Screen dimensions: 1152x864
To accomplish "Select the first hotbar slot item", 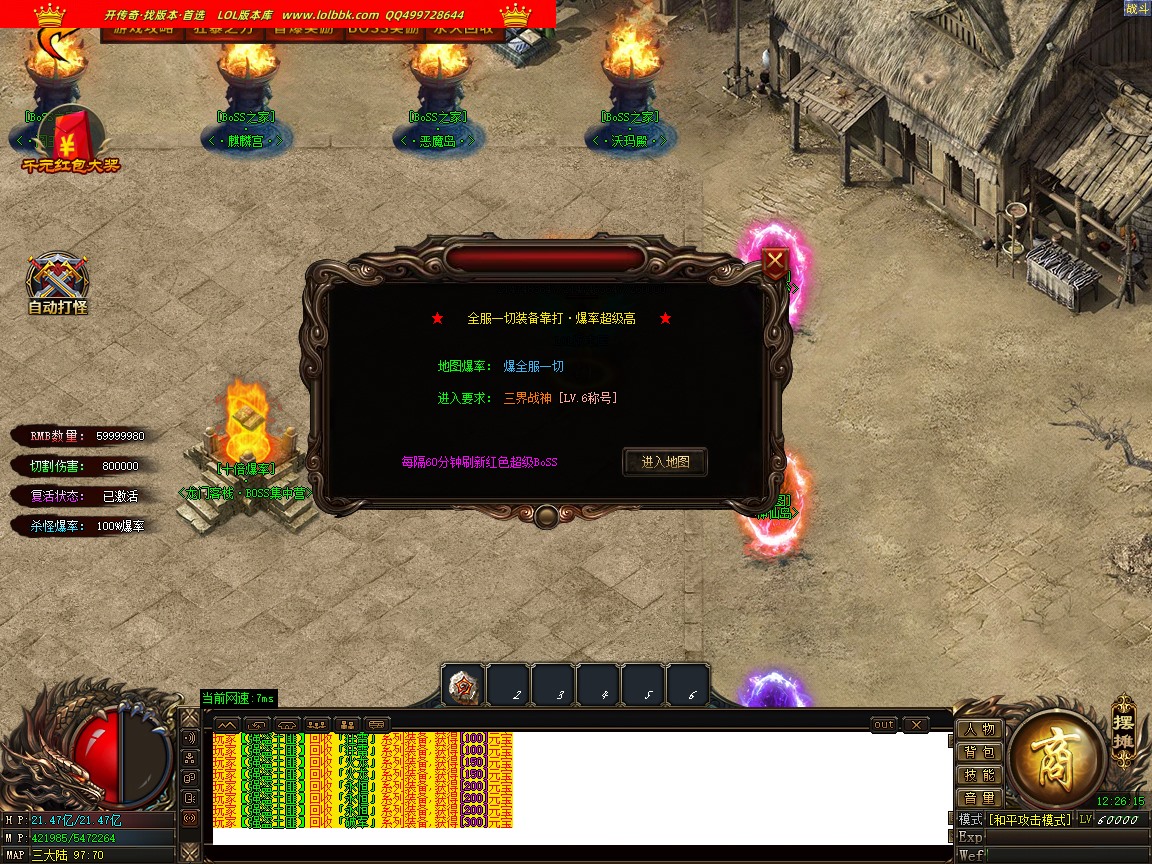I will point(463,686).
